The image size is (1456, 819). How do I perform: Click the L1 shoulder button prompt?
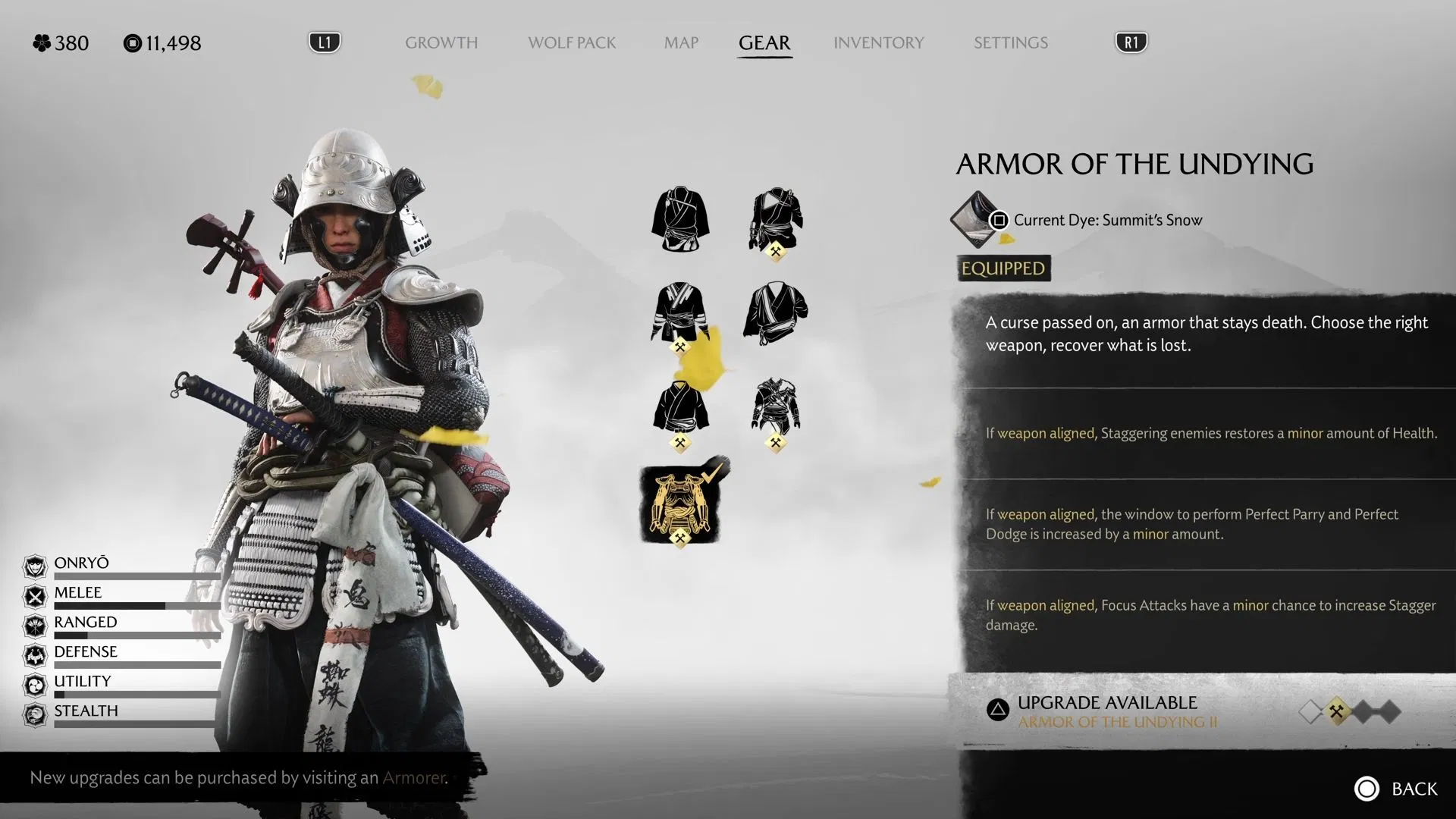pyautogui.click(x=325, y=42)
